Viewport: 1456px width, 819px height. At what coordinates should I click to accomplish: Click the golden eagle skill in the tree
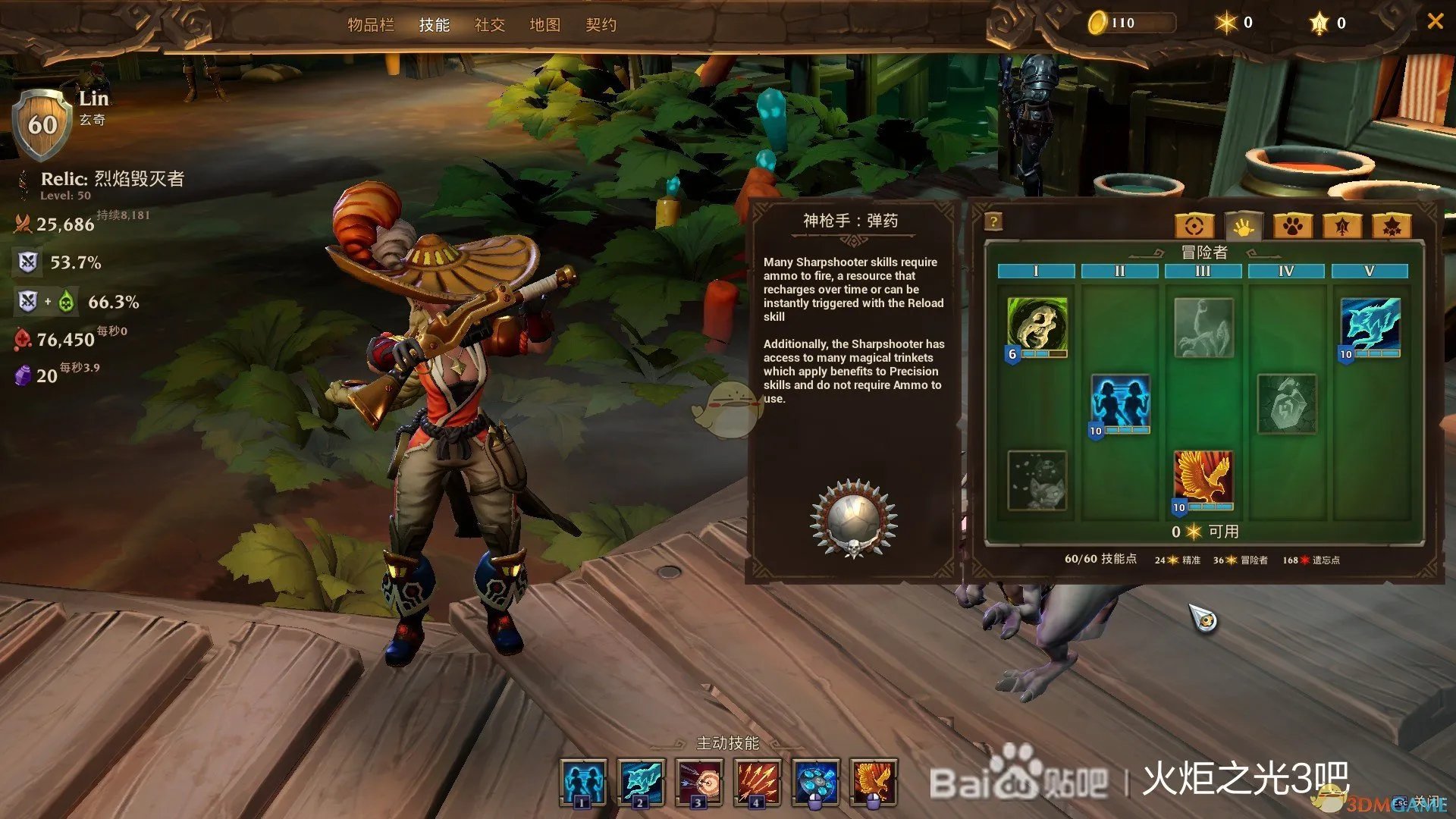tap(1203, 479)
